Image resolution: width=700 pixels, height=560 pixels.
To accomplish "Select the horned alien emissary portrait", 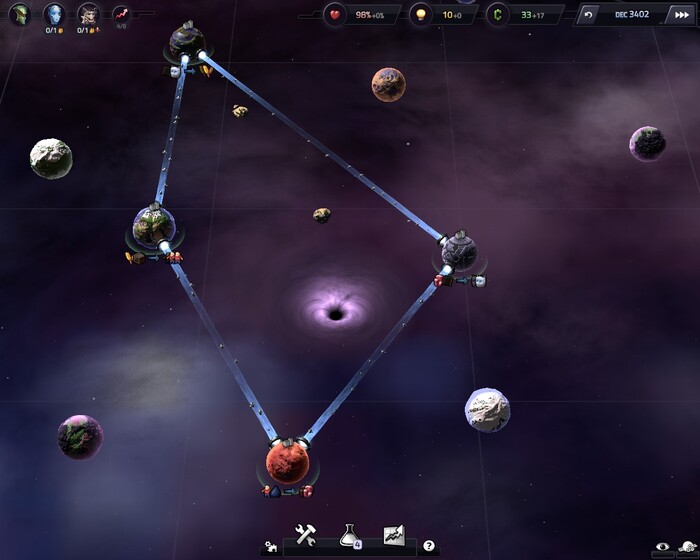I will point(88,14).
